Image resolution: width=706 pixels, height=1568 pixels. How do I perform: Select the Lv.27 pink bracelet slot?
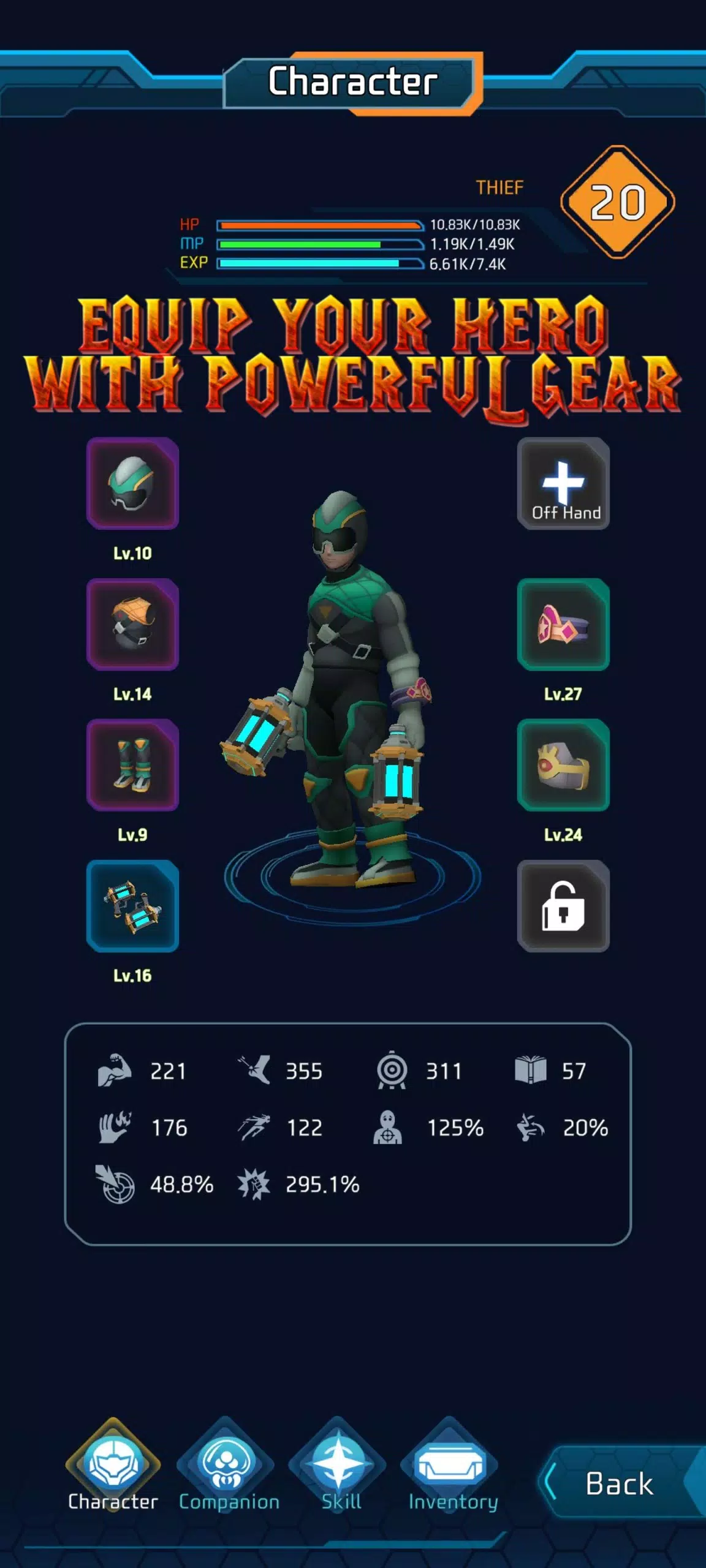click(563, 624)
